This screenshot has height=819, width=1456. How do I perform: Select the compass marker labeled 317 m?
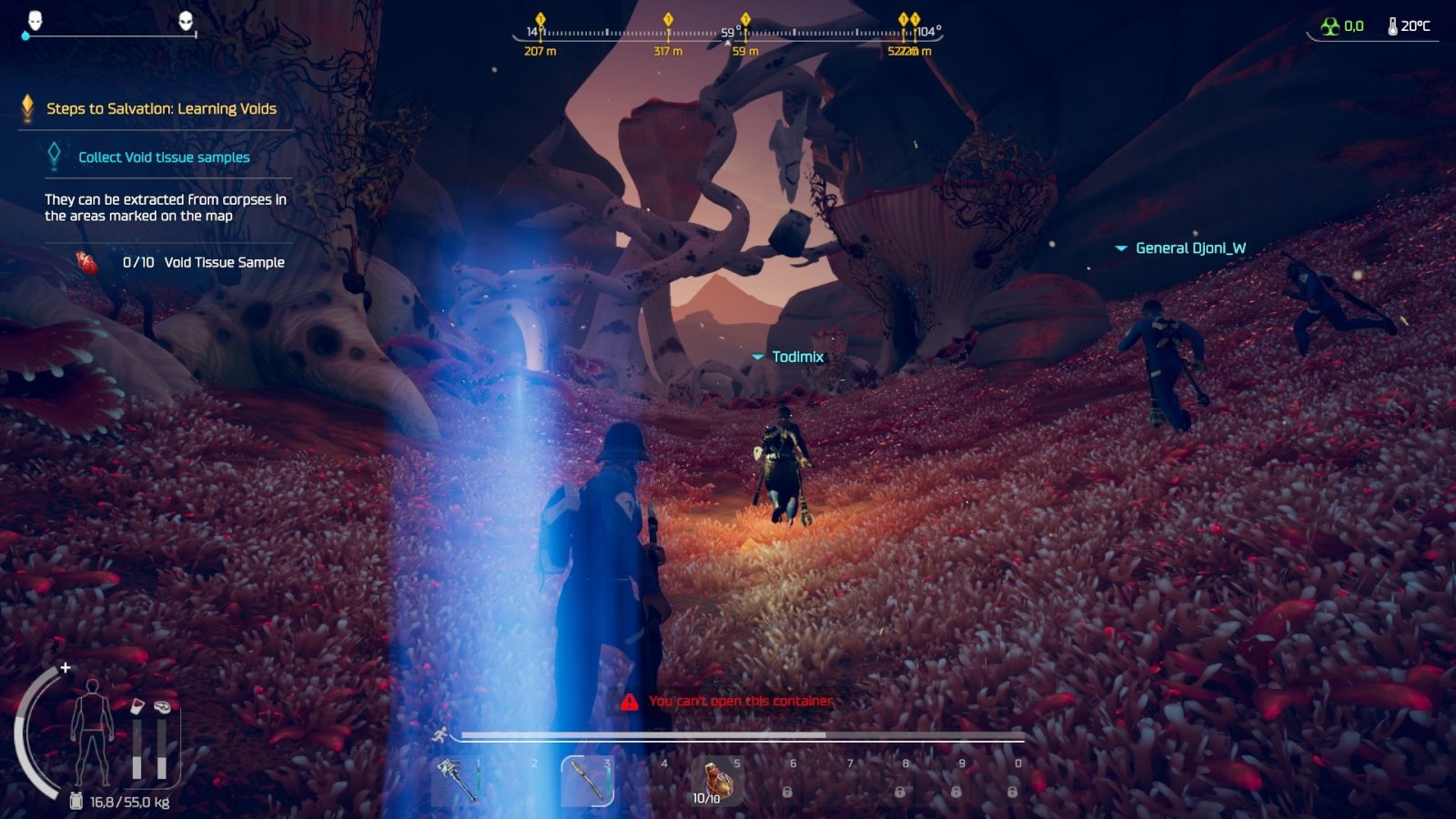point(668,20)
